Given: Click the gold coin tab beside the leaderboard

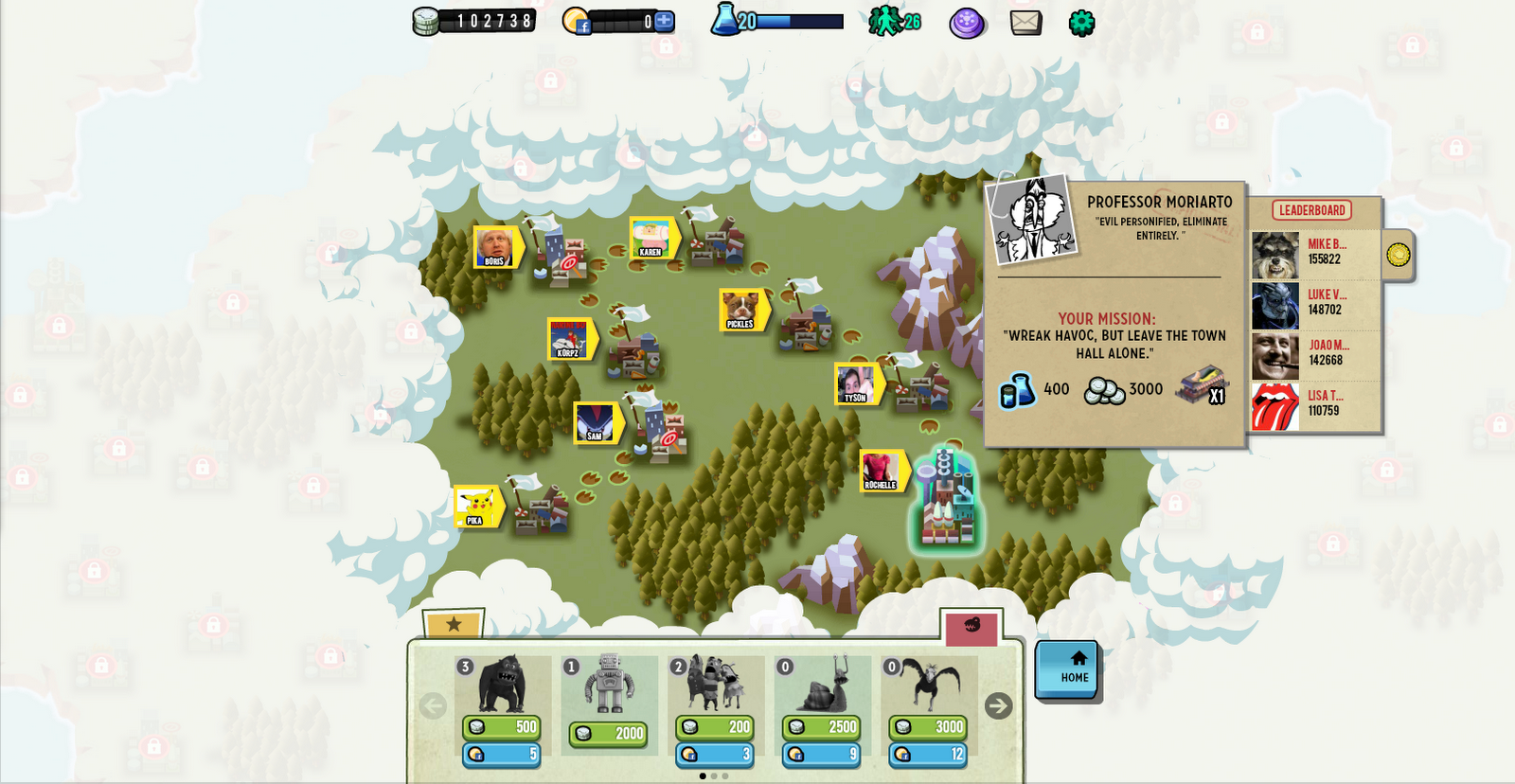Looking at the screenshot, I should [x=1399, y=256].
